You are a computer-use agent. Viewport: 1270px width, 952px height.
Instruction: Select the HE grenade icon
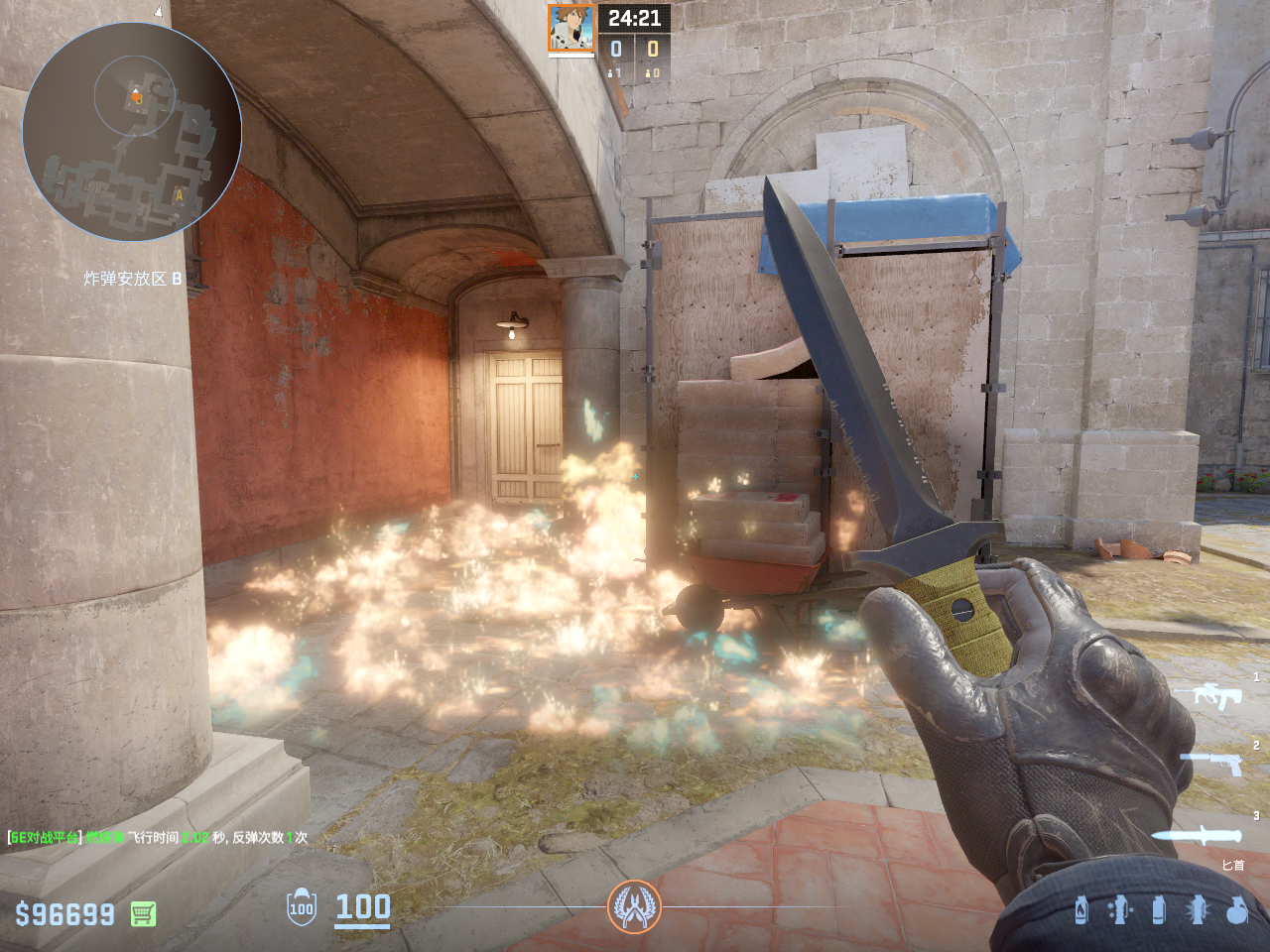click(x=1236, y=909)
